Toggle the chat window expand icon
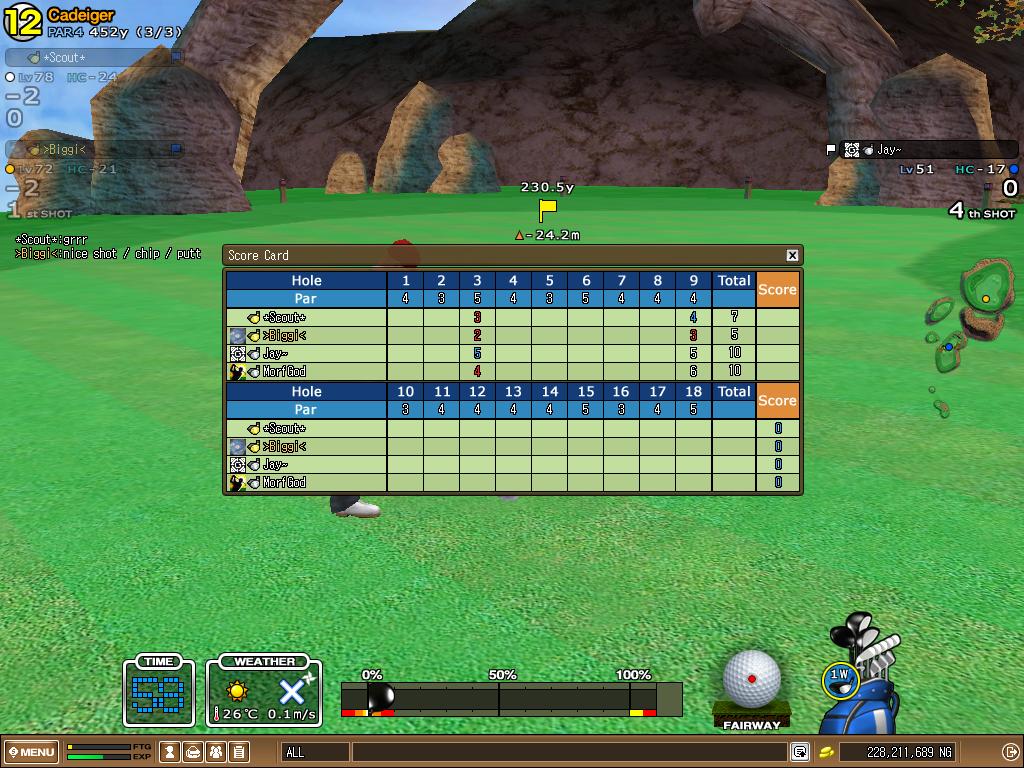Viewport: 1024px width, 768px height. click(x=800, y=752)
